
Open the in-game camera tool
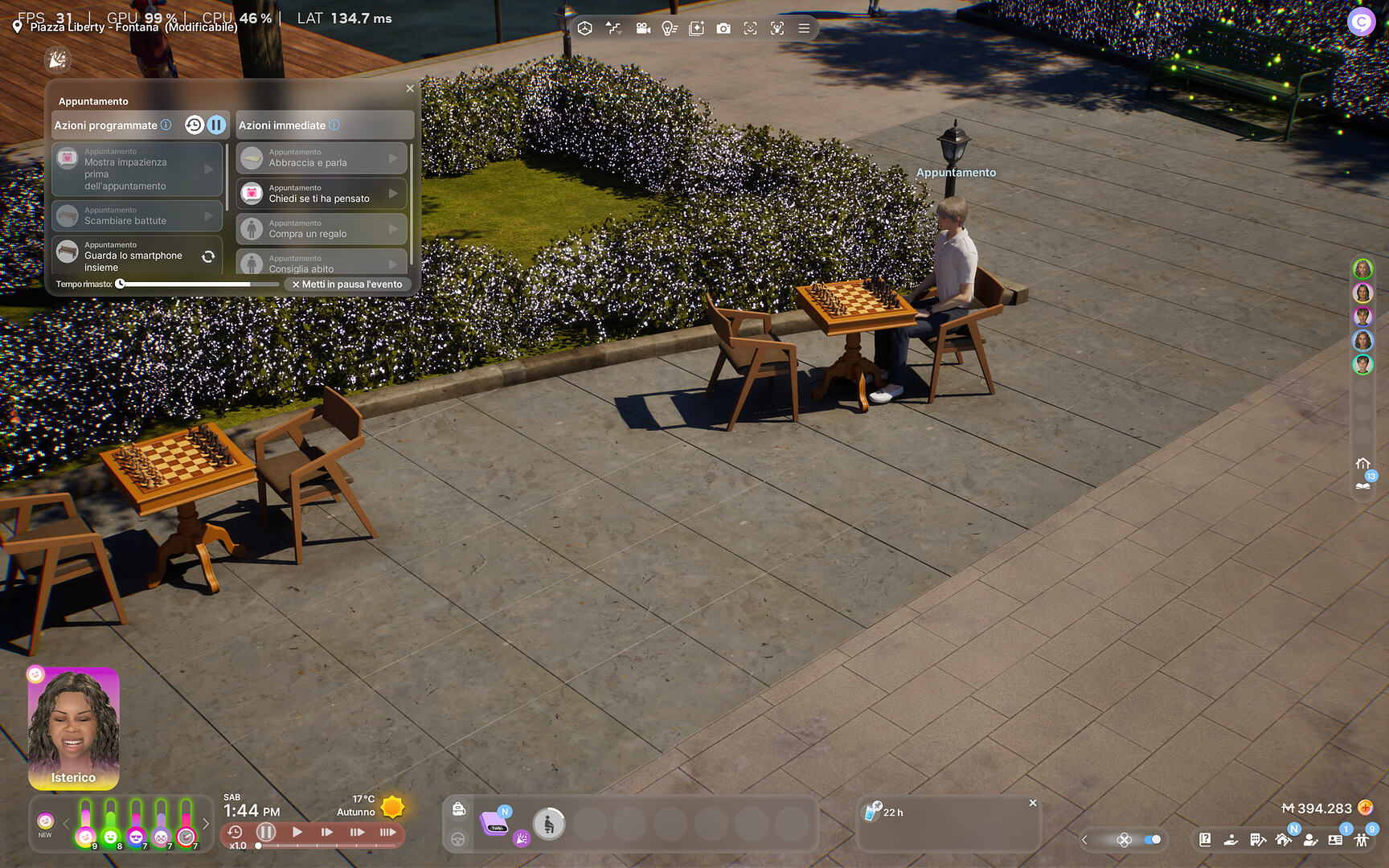tap(724, 27)
